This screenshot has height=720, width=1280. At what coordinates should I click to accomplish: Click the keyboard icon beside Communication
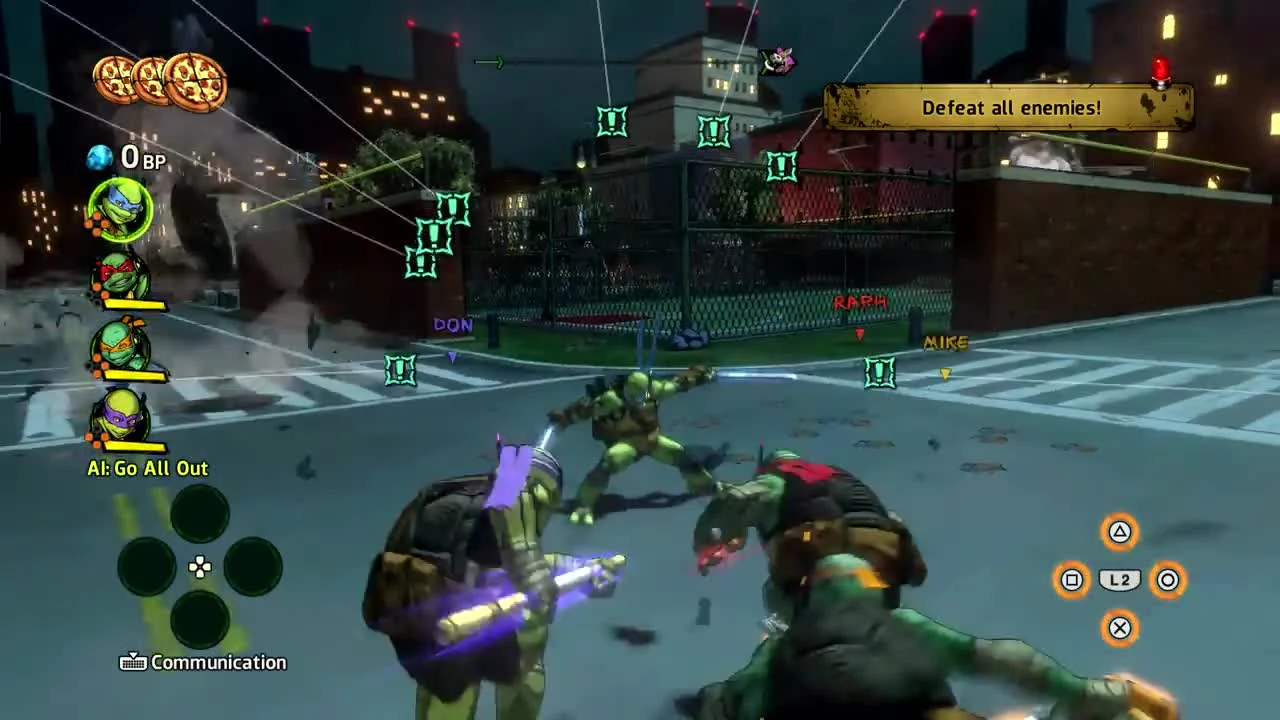click(134, 662)
